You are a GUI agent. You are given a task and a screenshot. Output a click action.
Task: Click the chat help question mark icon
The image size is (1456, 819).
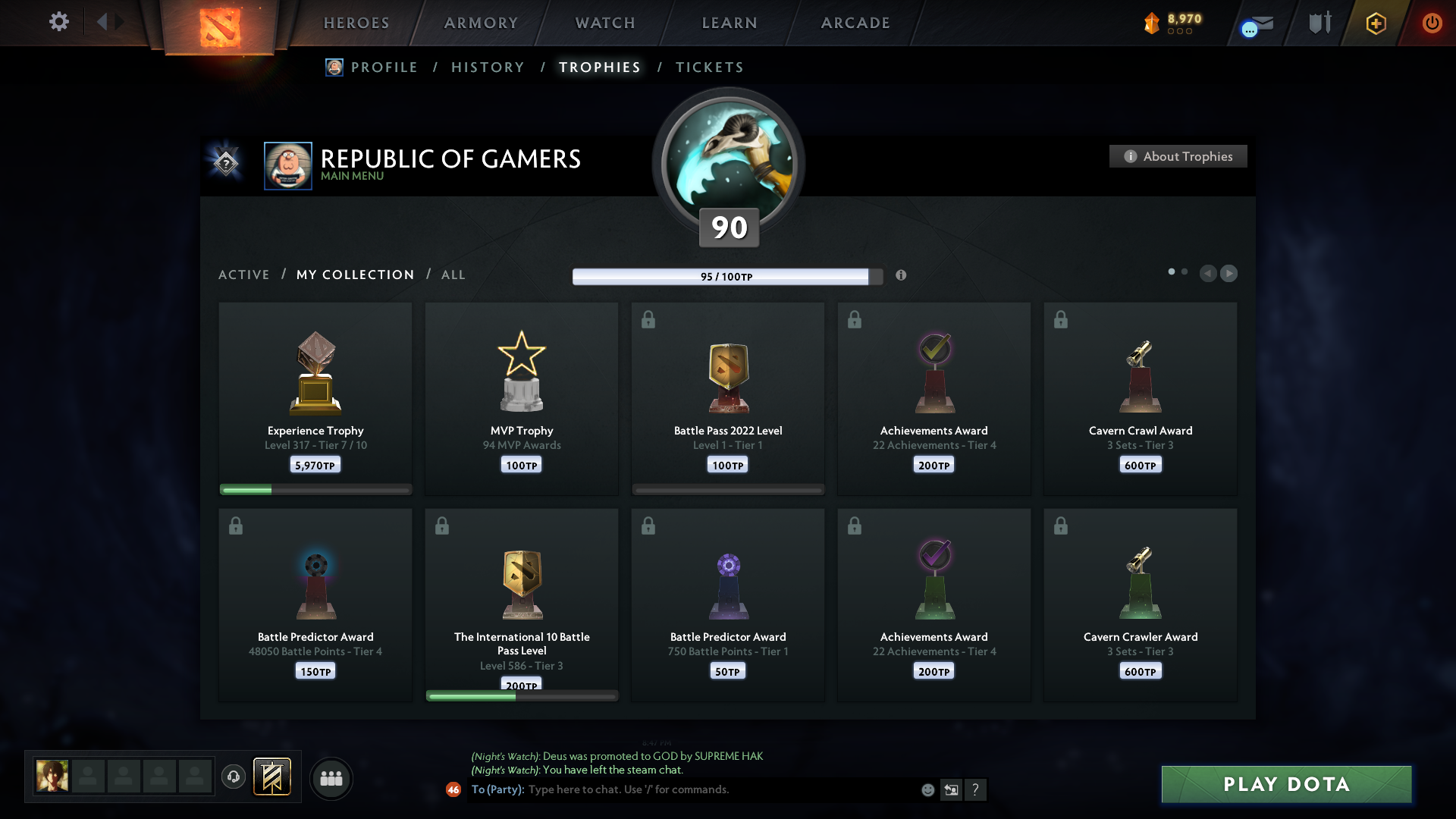[976, 789]
